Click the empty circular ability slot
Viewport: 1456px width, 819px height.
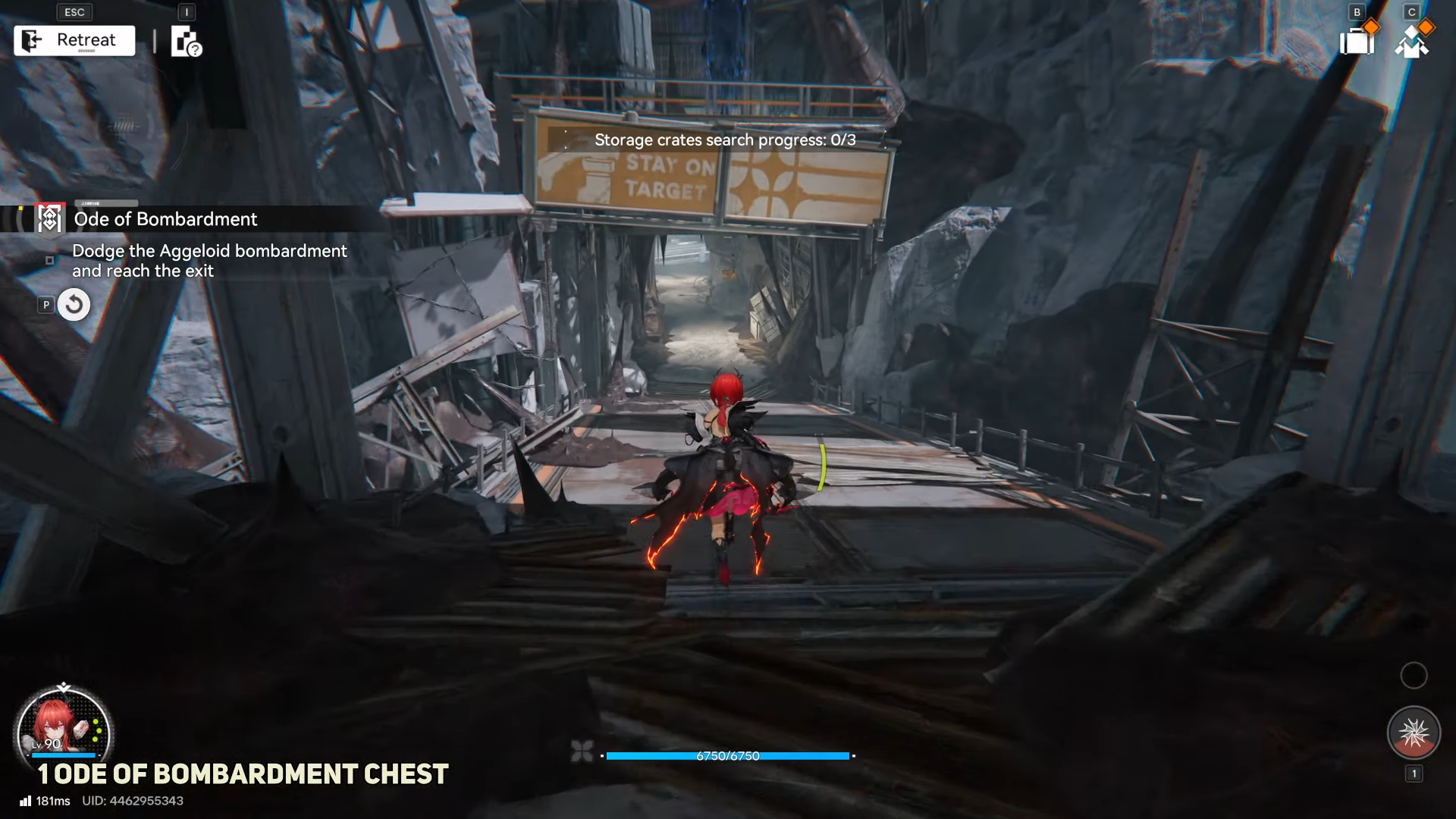(1414, 675)
